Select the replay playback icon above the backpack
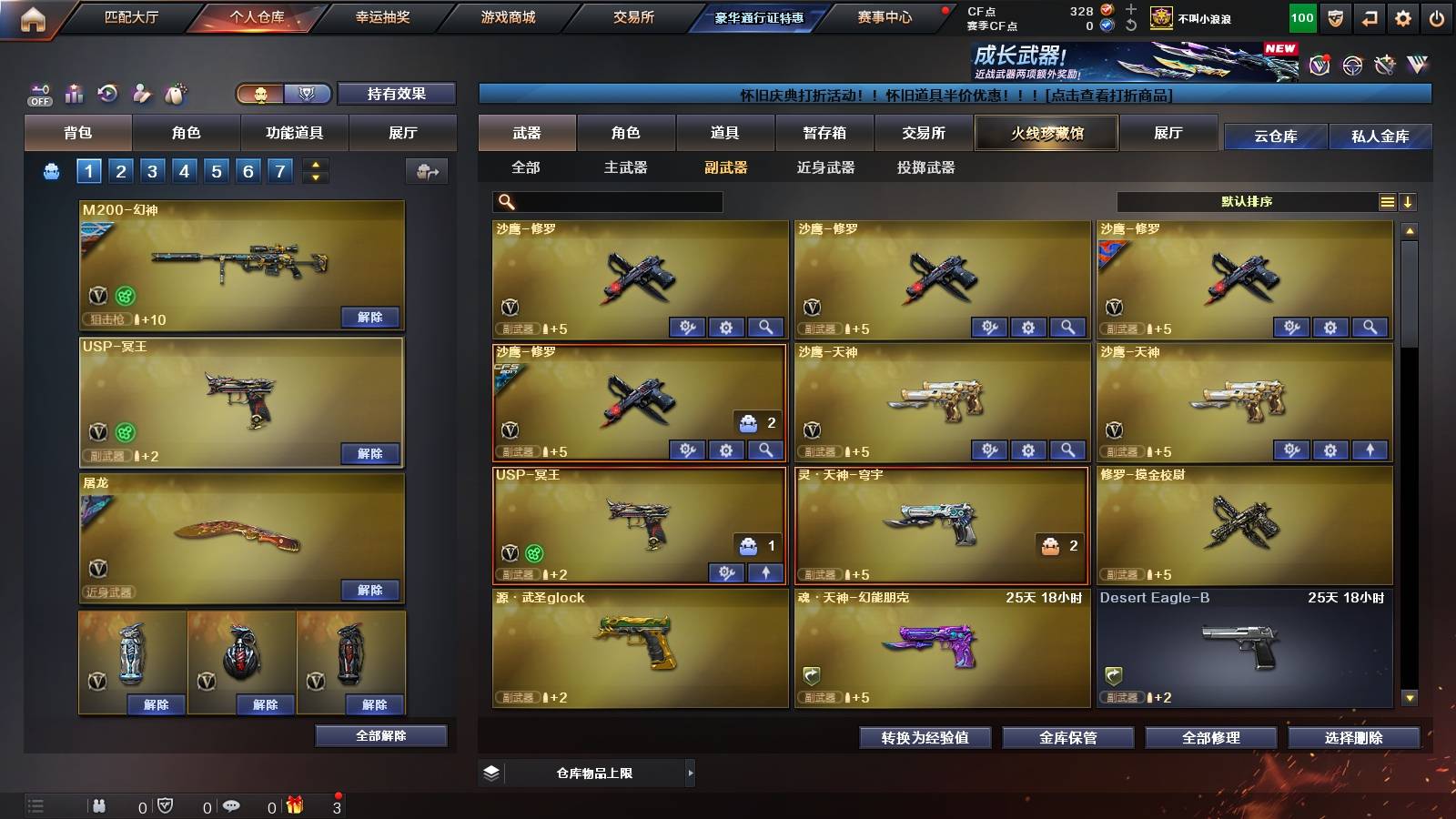The image size is (1456, 819). point(108,95)
